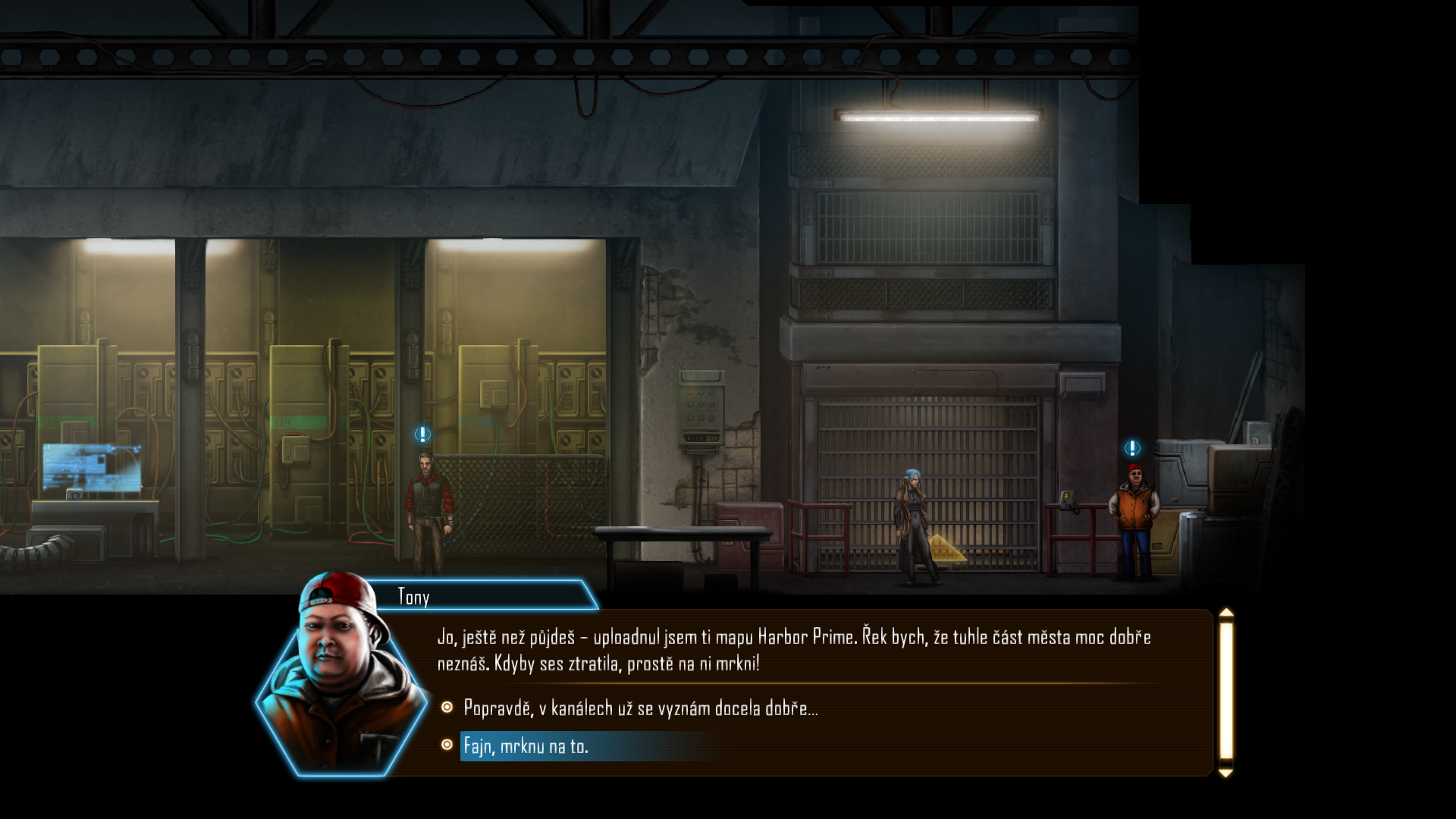Click the dialogue scrollbar up arrow
Viewport: 1456px width, 819px height.
pos(1225,613)
